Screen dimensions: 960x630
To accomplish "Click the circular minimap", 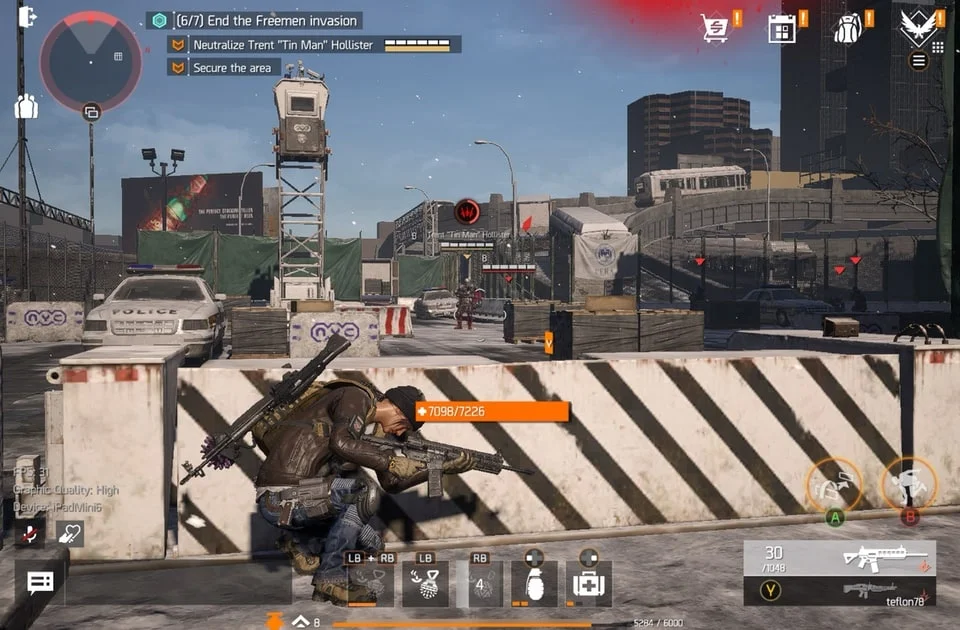I will coord(90,61).
